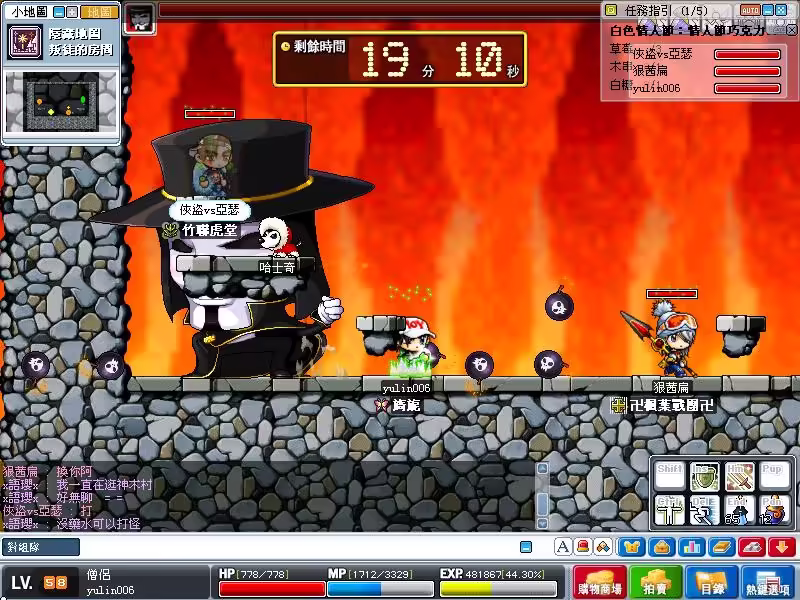
Task: Use the blue potion with 65 remaining
Action: 739,511
